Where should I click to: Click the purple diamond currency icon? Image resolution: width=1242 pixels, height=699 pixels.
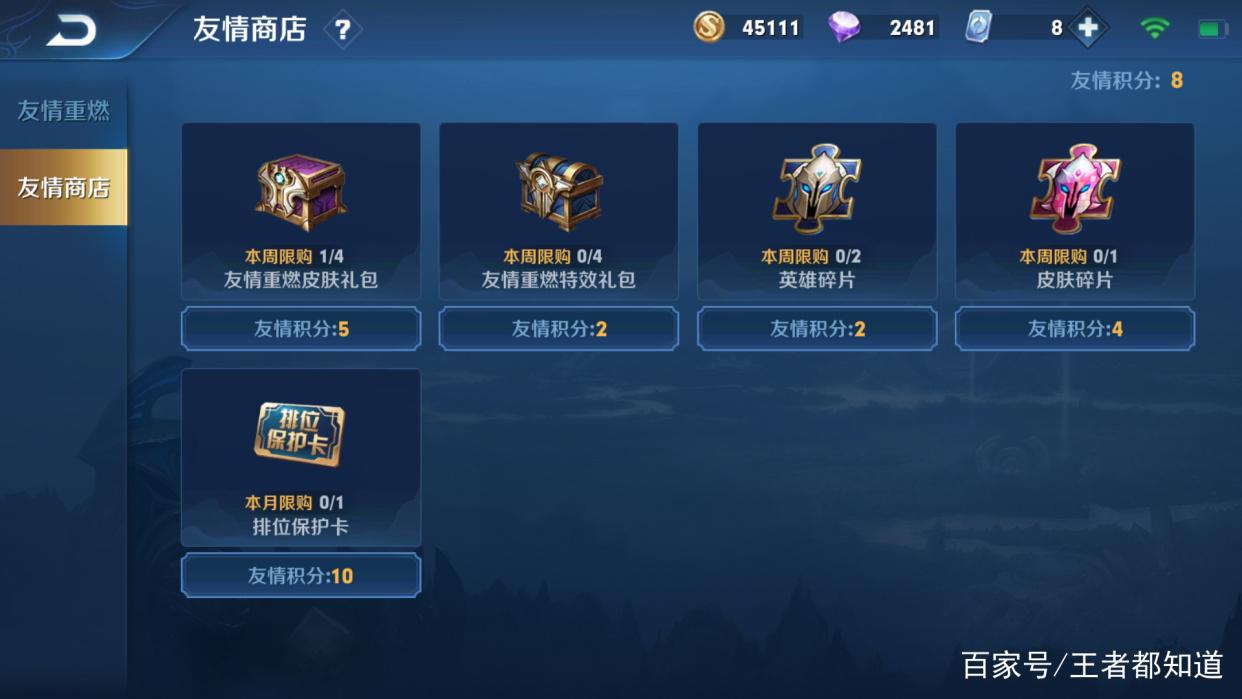tap(844, 28)
